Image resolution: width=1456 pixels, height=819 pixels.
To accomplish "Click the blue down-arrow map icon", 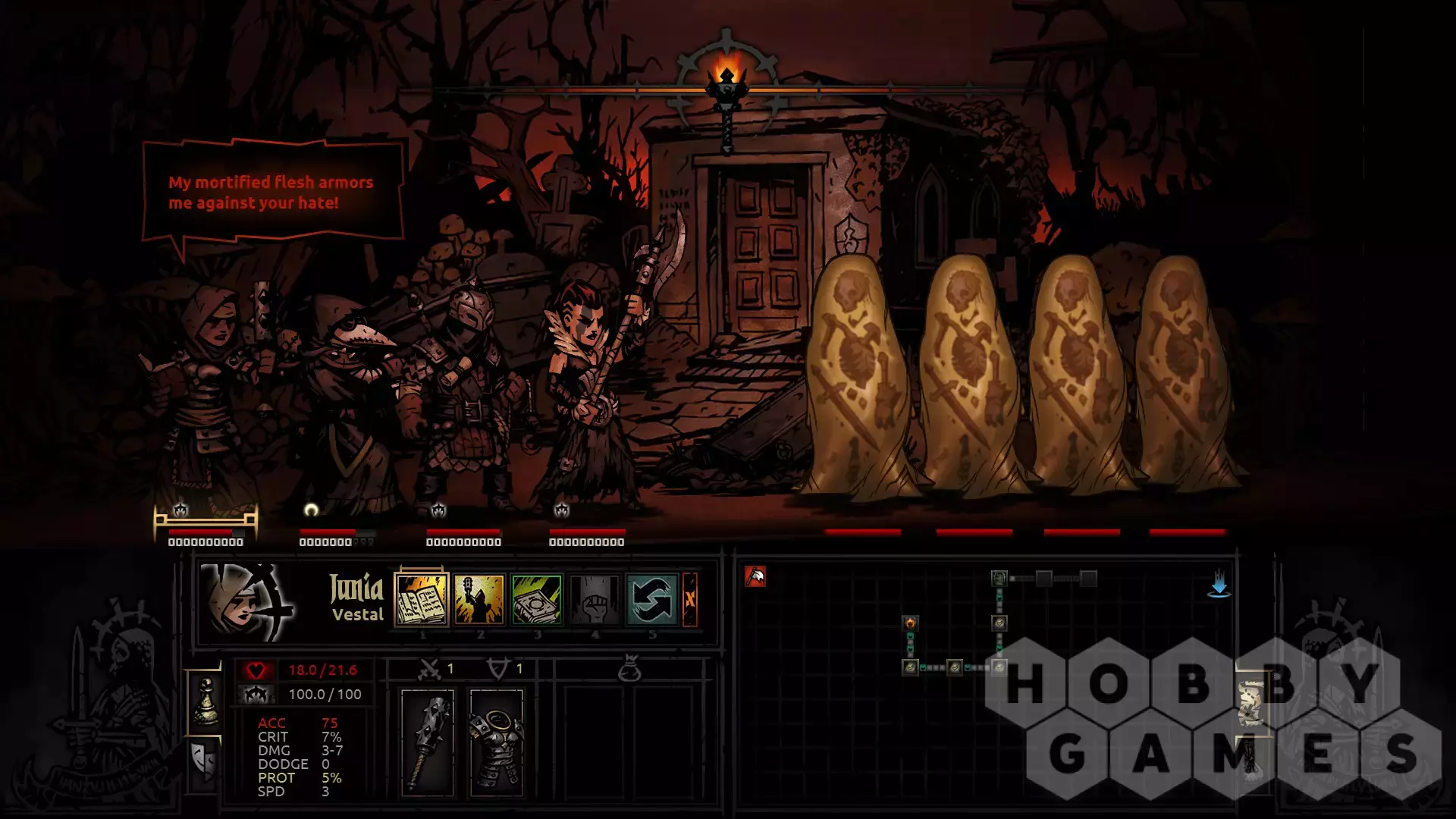I will 1219,585.
